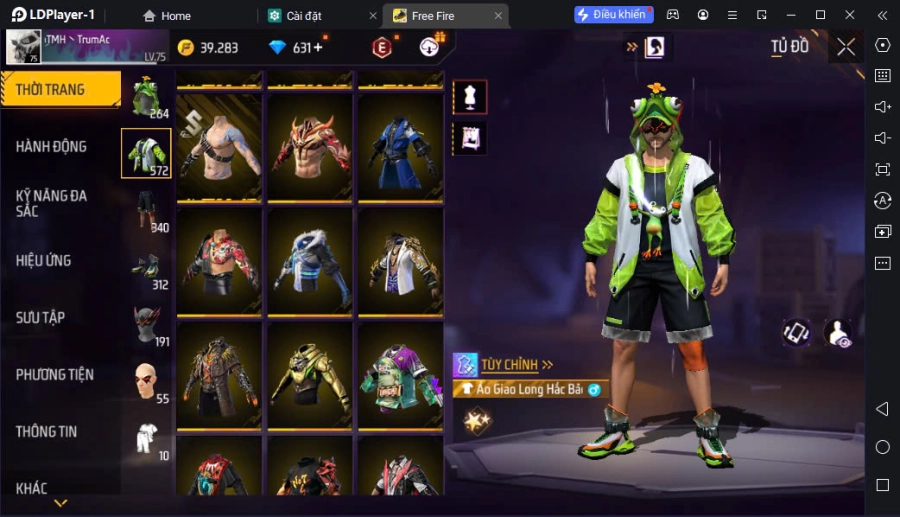This screenshot has height=517, width=900.
Task: Select the shoes subcategory showing 312
Action: [x=146, y=267]
